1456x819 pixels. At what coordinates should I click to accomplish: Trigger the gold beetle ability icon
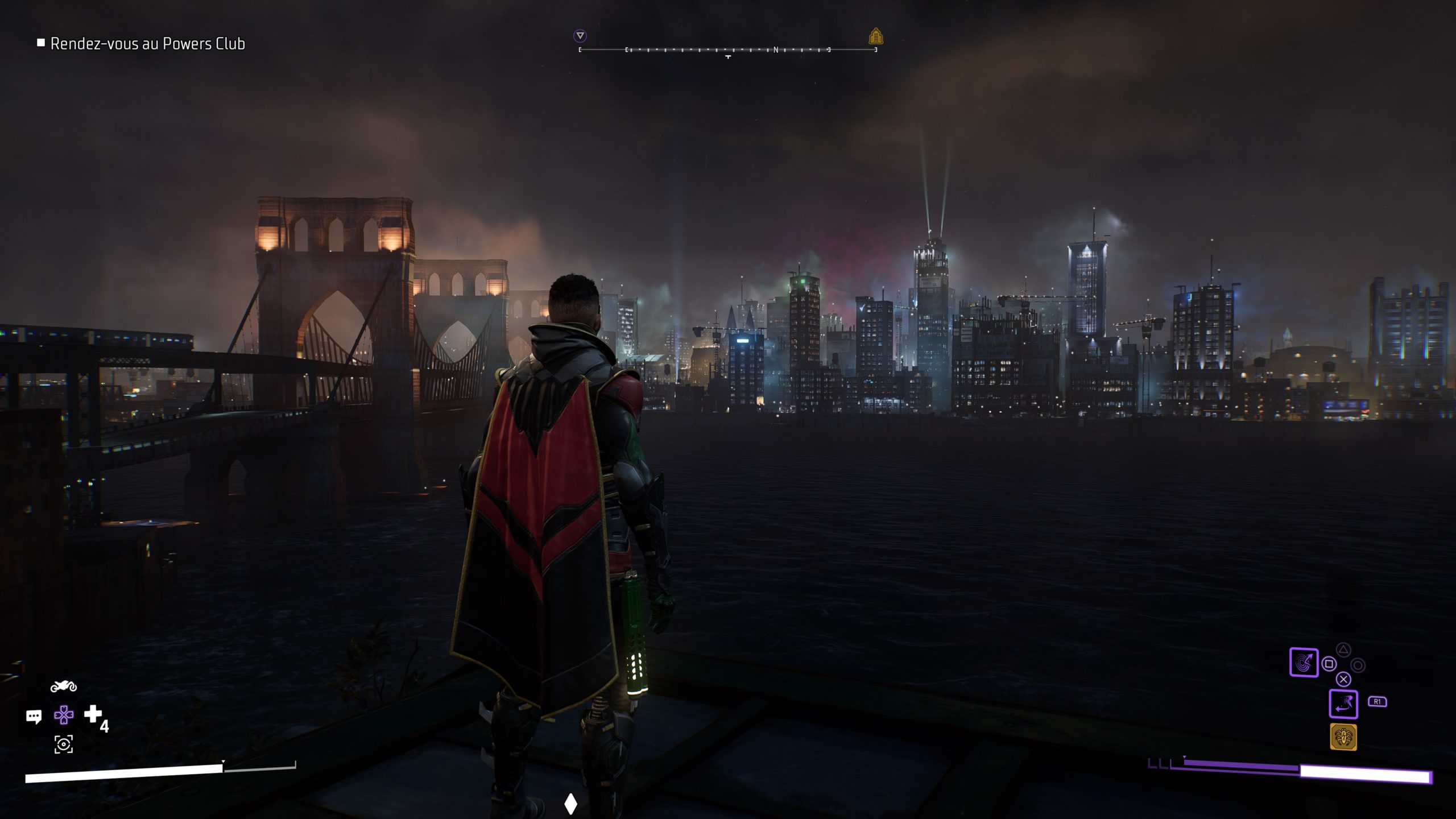1343,737
